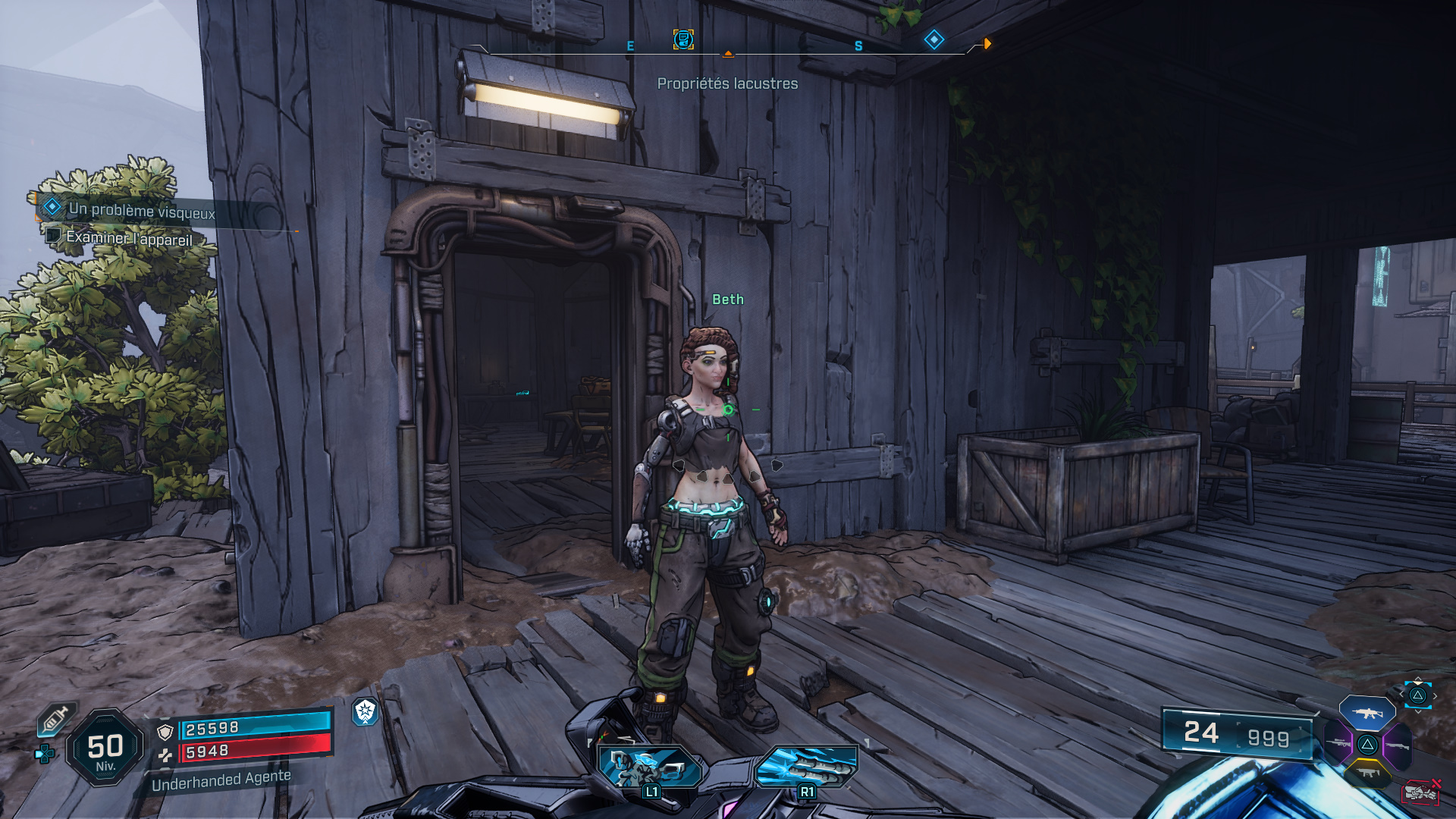
Task: Click the Beth nametag
Action: [727, 300]
